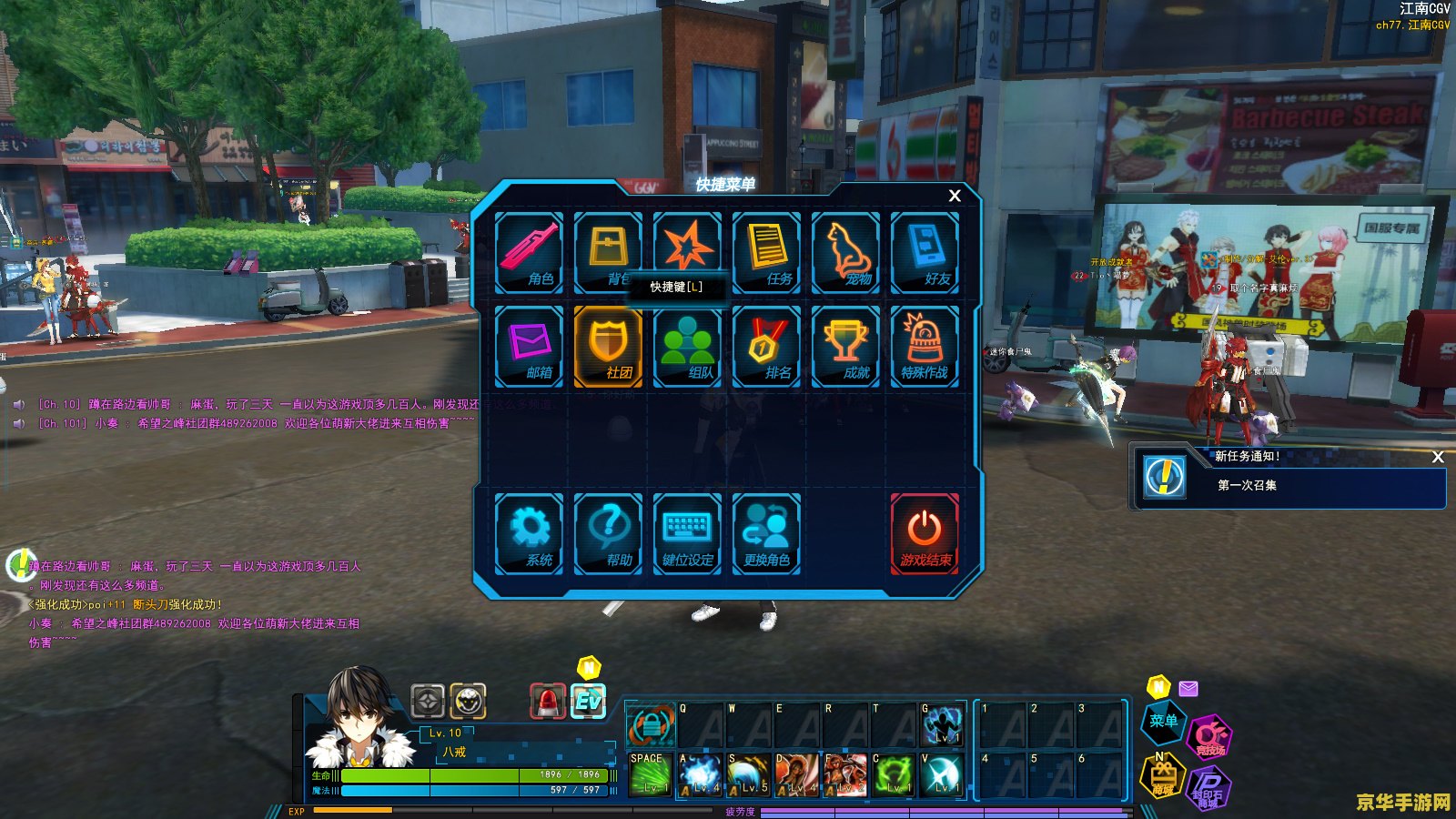1456x819 pixels.
Task: Open the 邮箱 mailbox
Action: point(530,347)
